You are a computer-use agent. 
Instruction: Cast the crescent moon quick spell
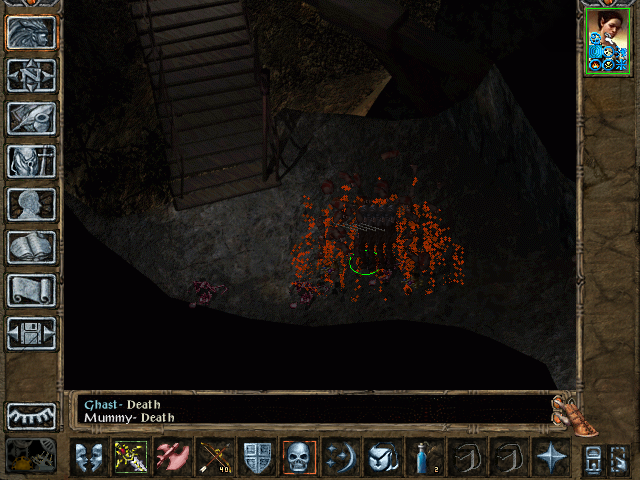pyautogui.click(x=340, y=457)
